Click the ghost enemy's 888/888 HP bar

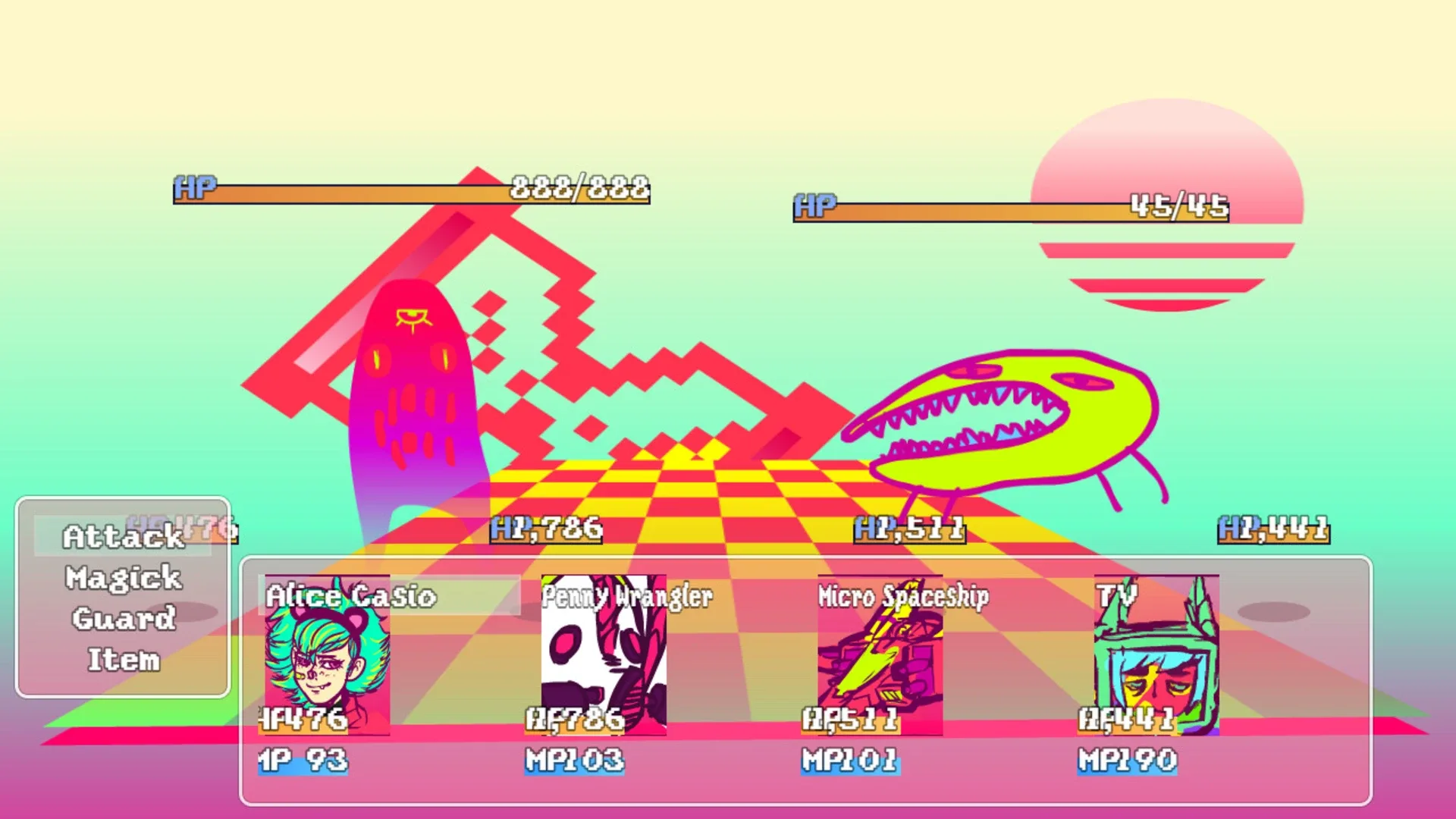point(413,191)
